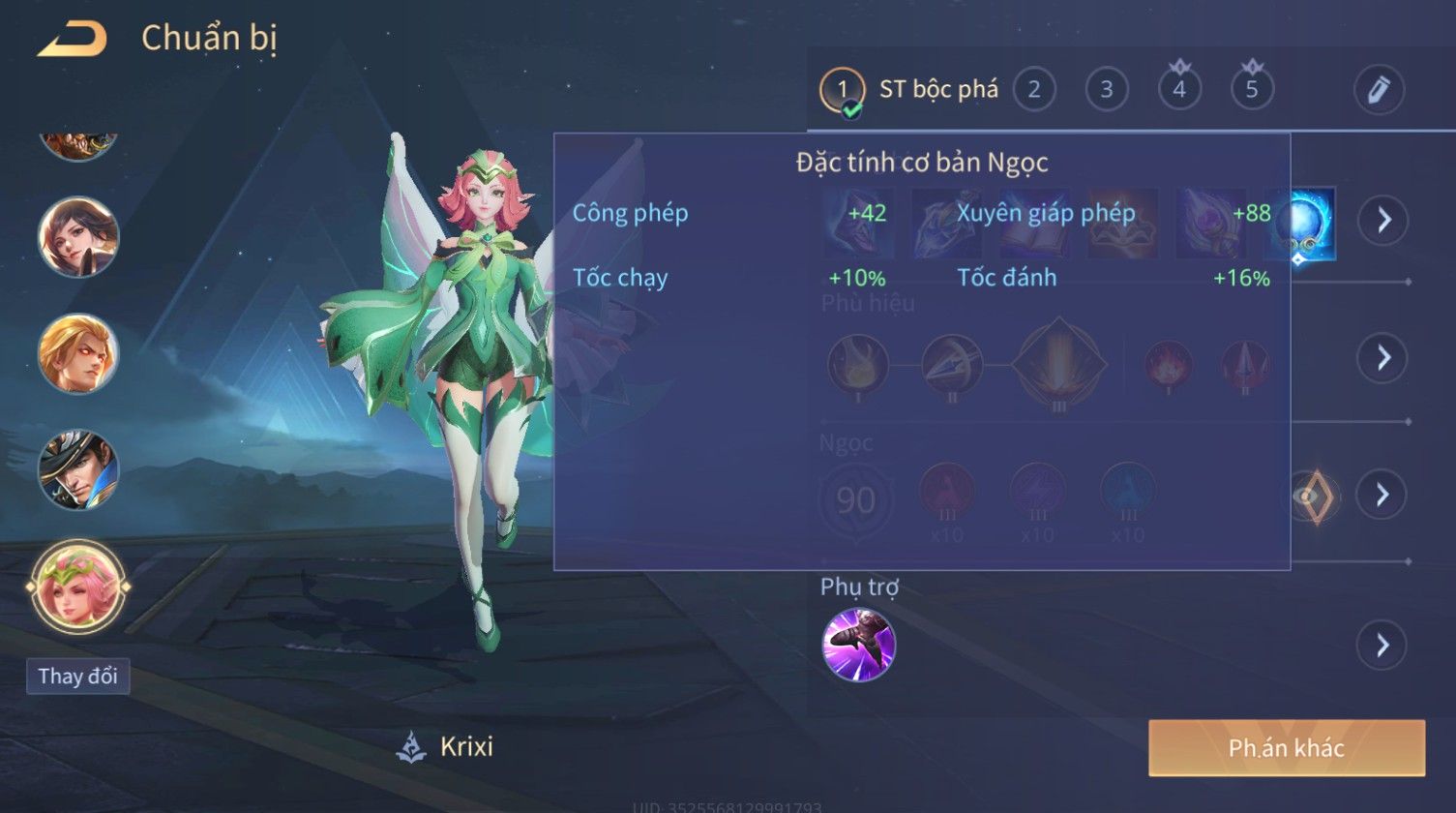Select loadout preset 3
The image size is (1456, 813).
(x=1107, y=90)
